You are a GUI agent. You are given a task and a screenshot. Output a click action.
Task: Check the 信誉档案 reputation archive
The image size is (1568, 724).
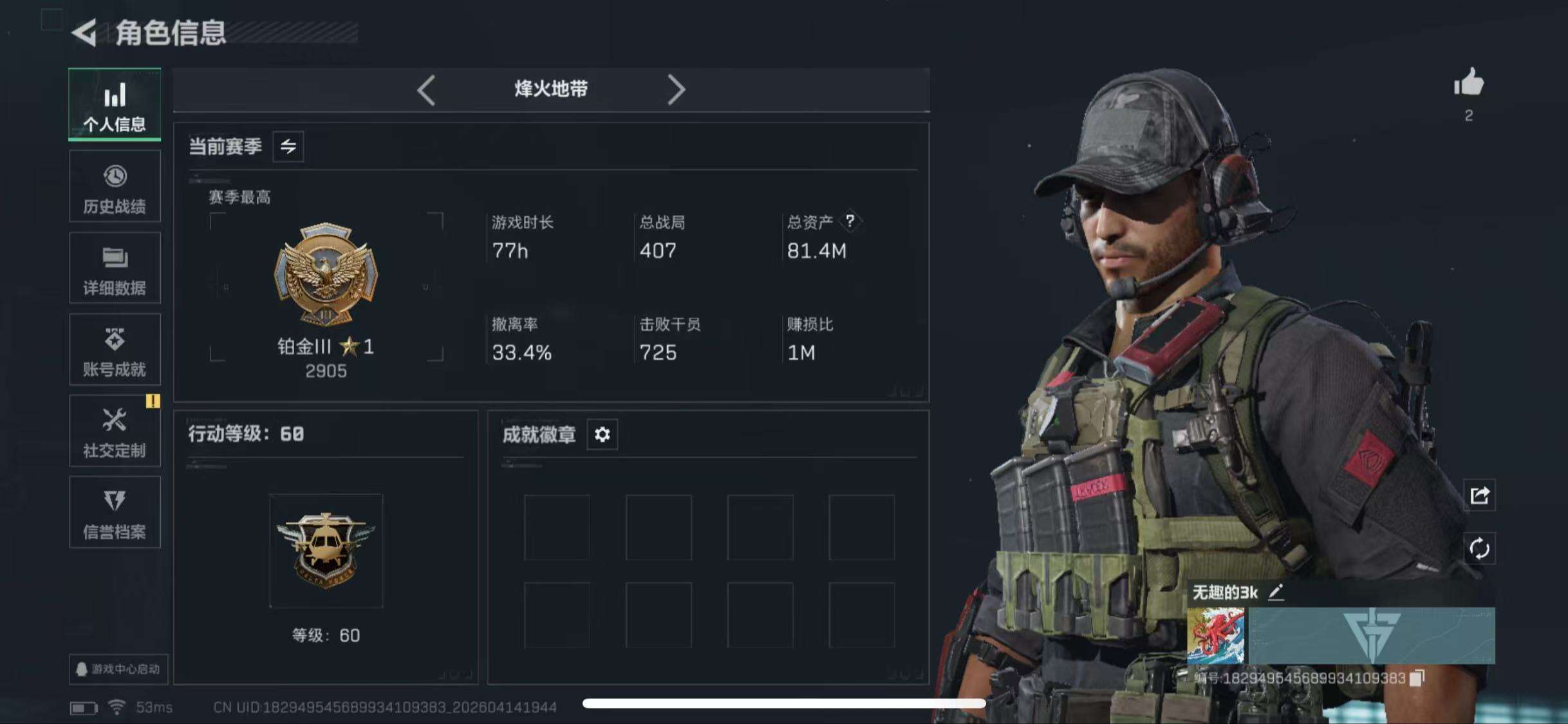(114, 513)
